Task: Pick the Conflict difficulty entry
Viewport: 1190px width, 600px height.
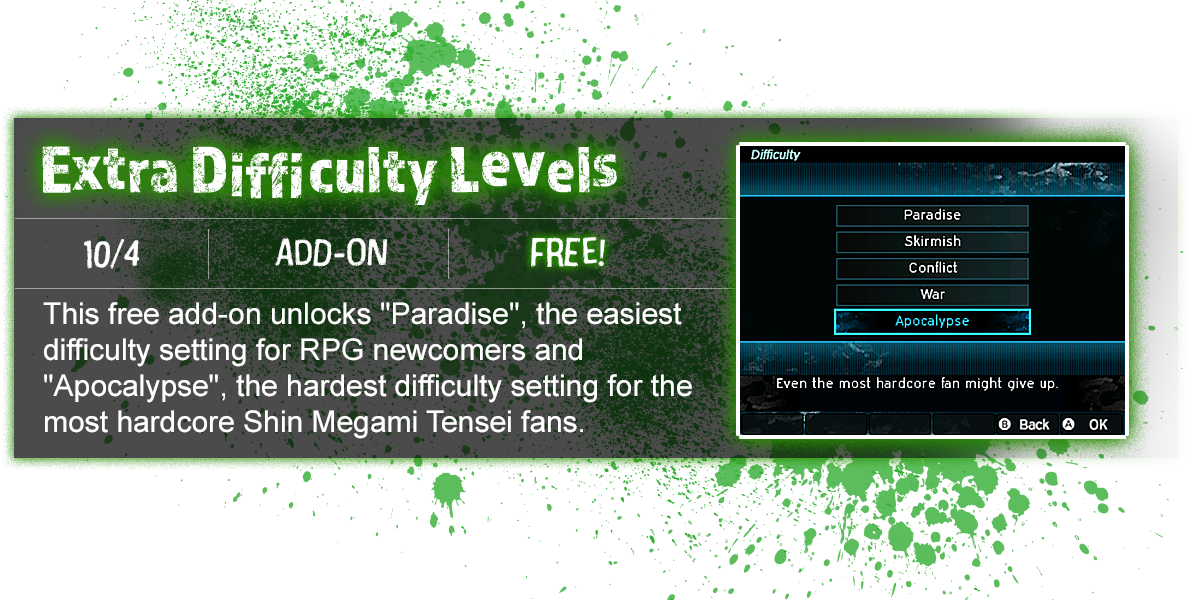Action: [932, 268]
